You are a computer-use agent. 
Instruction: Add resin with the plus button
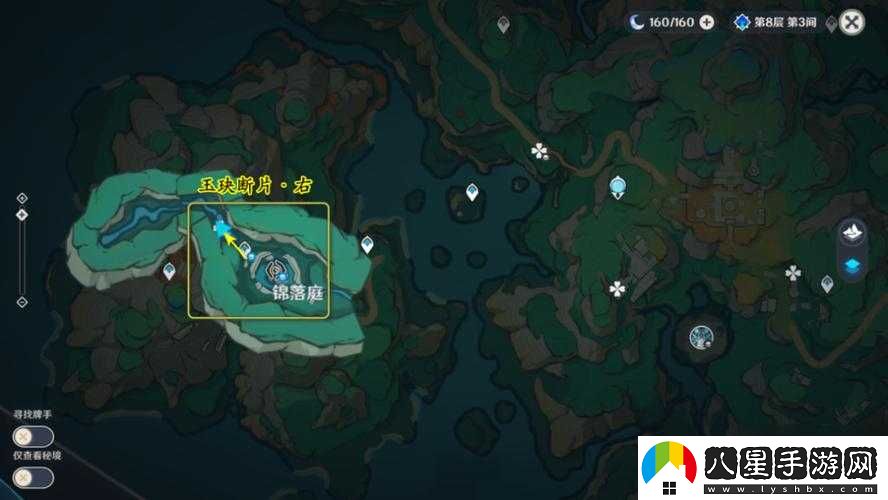coord(707,22)
